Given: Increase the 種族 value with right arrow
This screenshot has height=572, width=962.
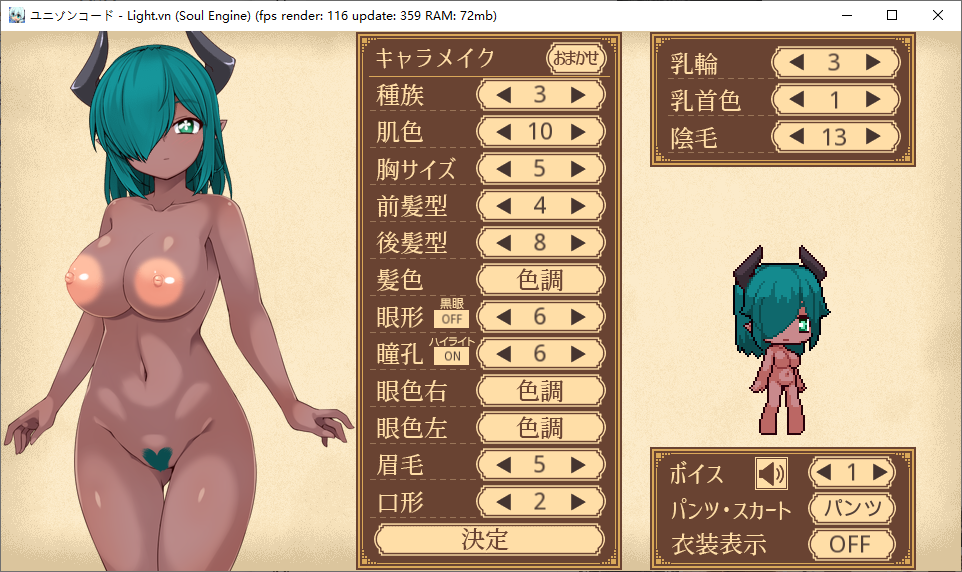Looking at the screenshot, I should tap(577, 95).
